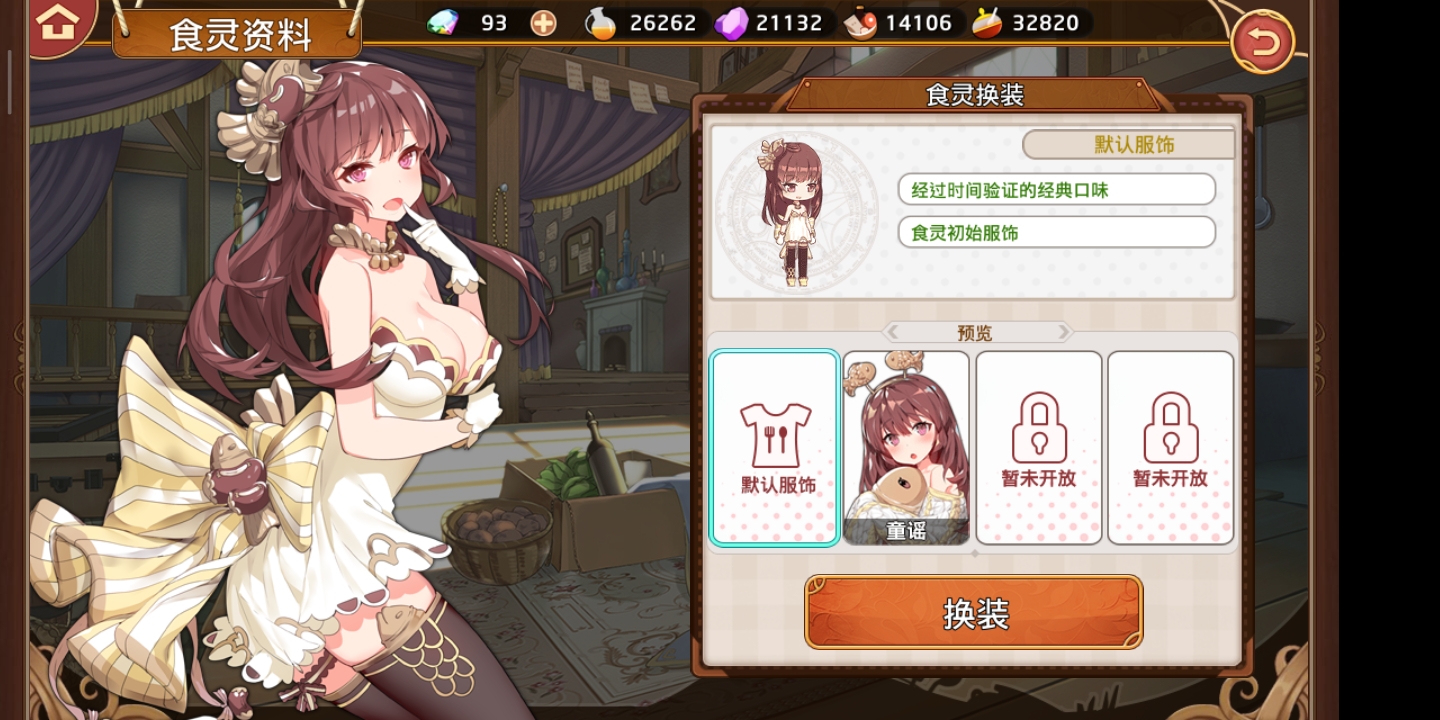The height and width of the screenshot is (720, 1440).
Task: Select the 默认服饰 default outfit tile
Action: pos(775,447)
